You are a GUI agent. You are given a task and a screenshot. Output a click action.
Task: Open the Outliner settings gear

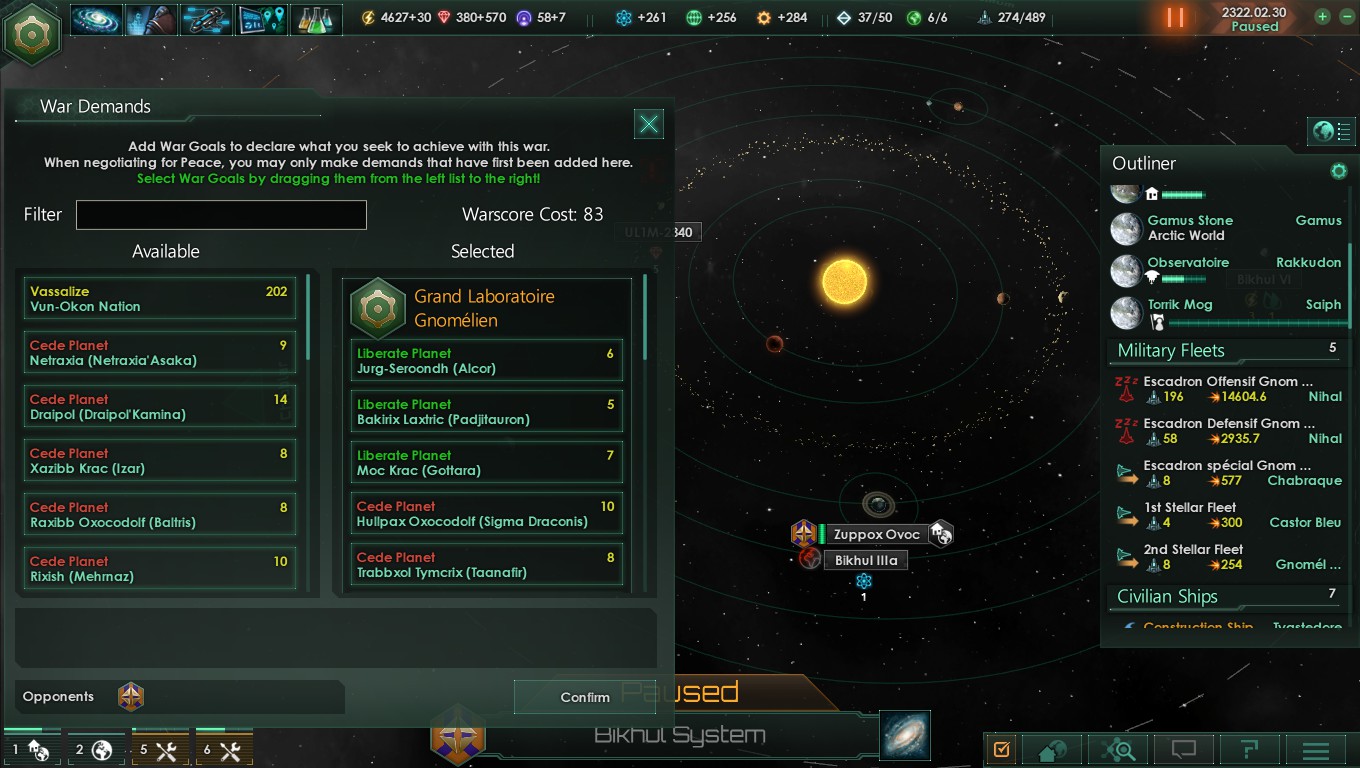(x=1338, y=171)
